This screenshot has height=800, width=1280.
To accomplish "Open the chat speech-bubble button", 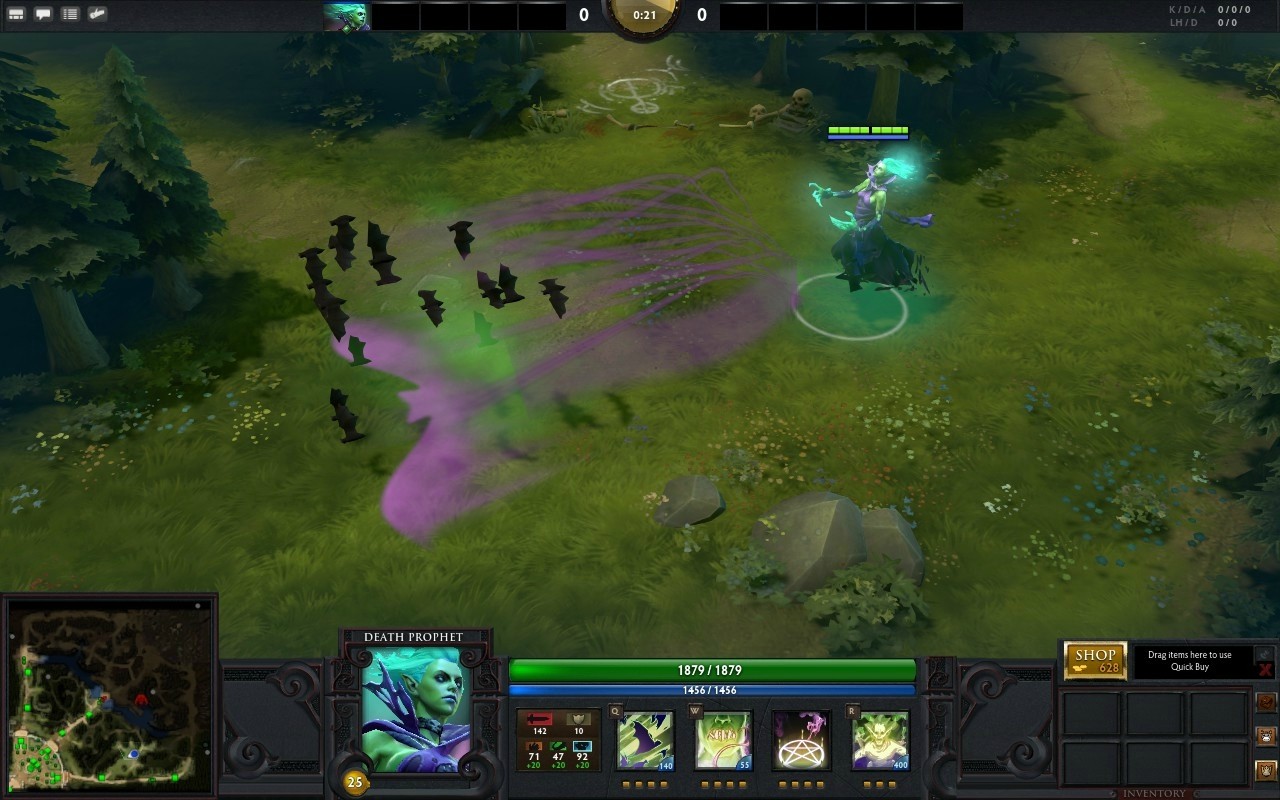I will (x=43, y=14).
